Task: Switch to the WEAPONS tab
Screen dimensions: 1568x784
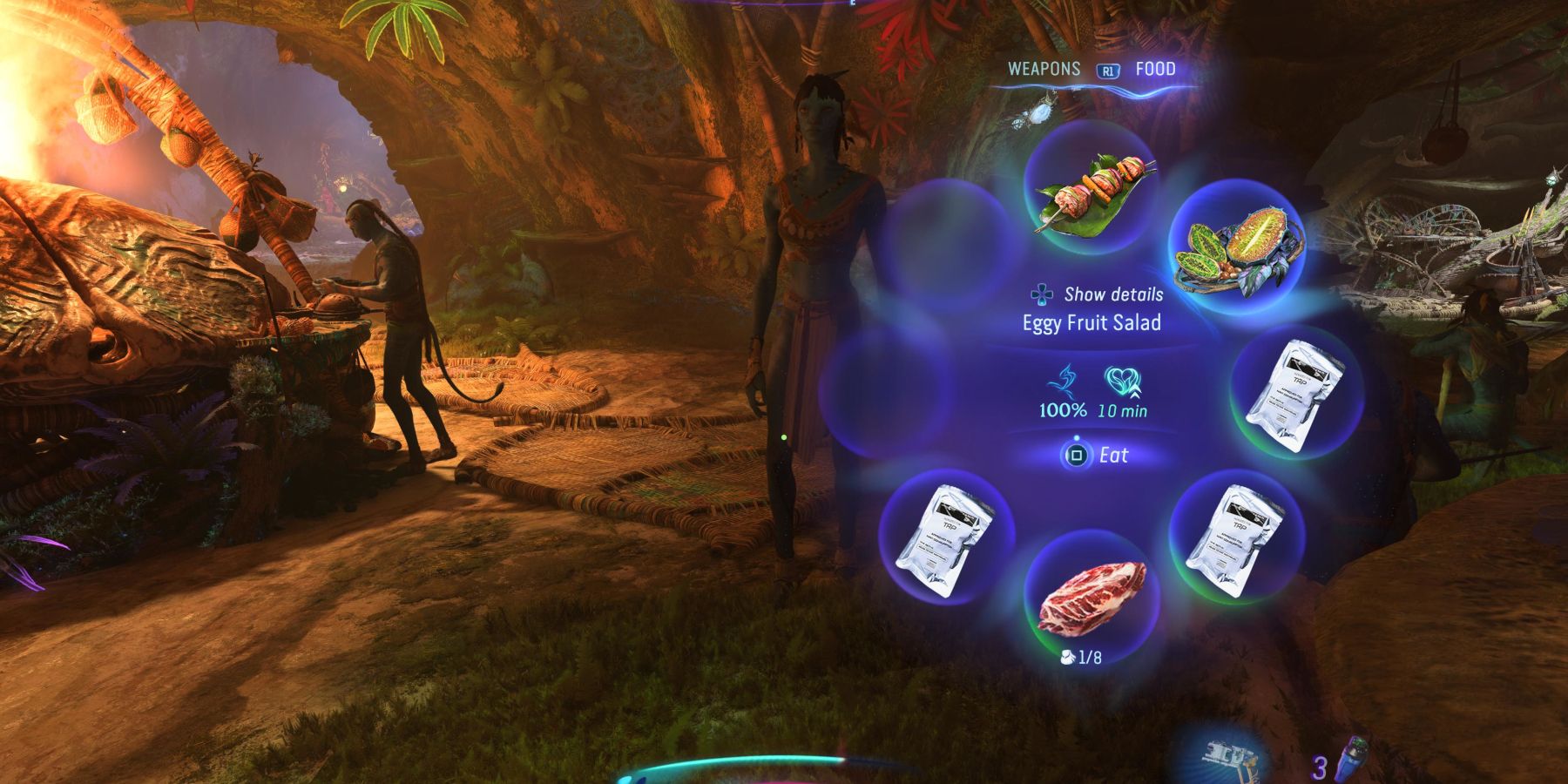Action: [1044, 68]
